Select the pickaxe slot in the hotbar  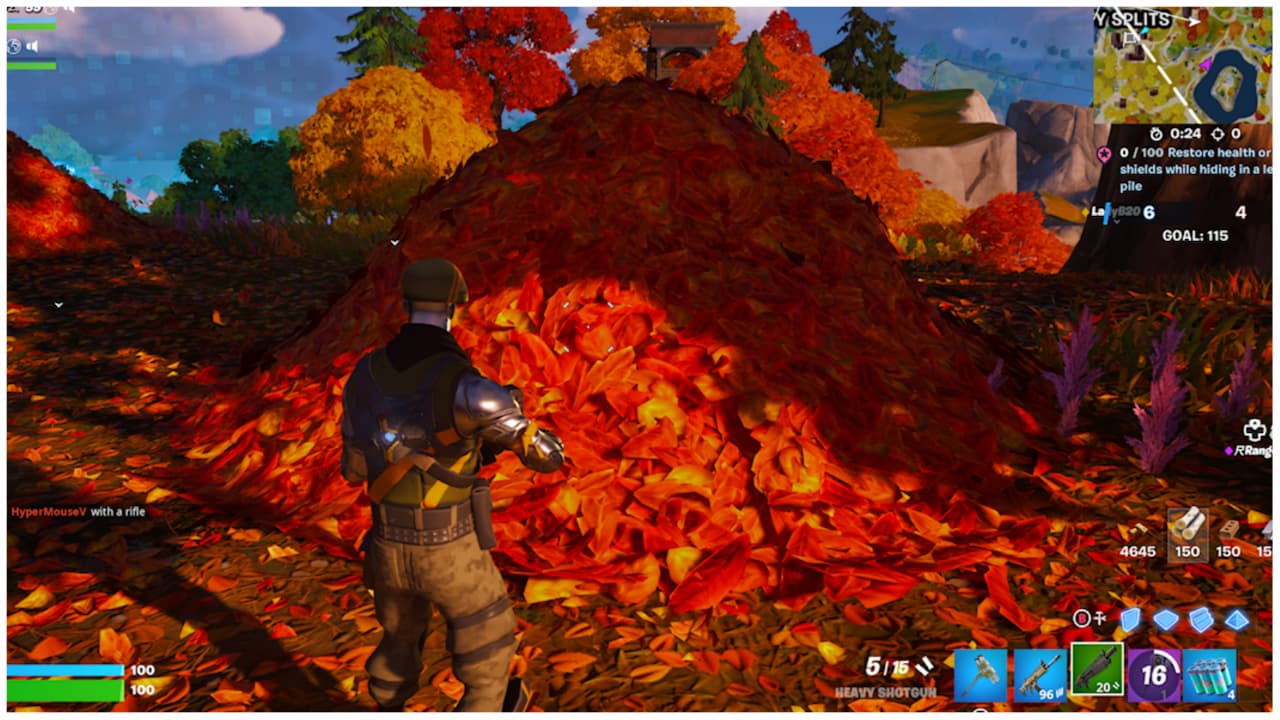(981, 674)
